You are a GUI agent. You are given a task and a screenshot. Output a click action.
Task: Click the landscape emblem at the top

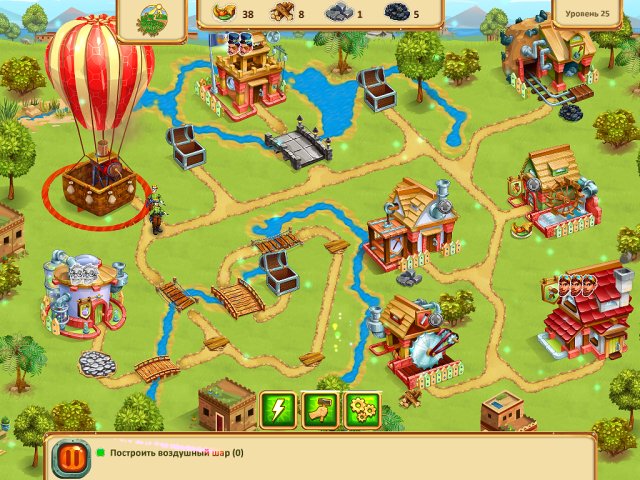[153, 16]
